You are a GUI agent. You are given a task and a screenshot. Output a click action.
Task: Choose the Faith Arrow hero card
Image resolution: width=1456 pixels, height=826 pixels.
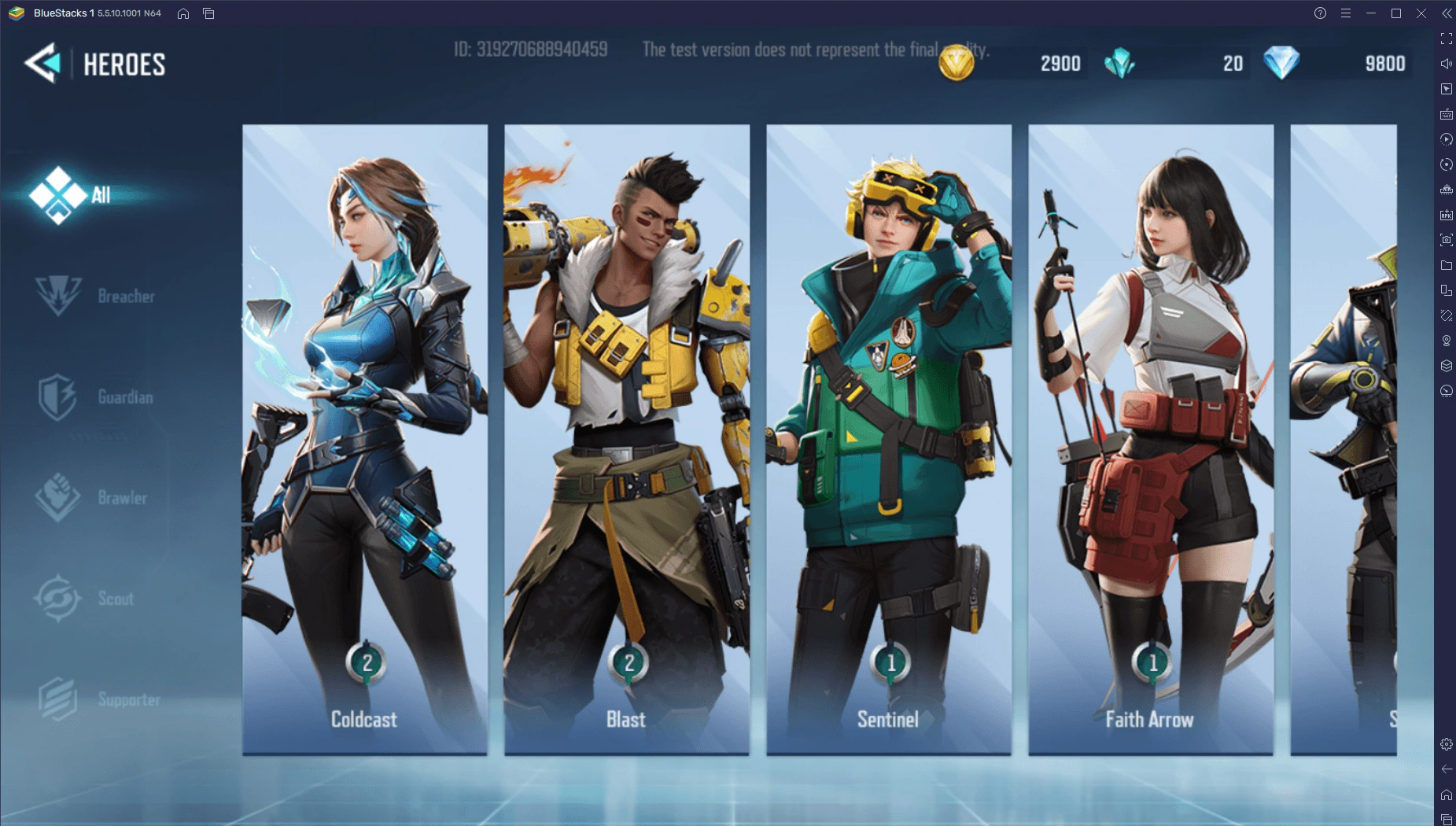(1151, 439)
